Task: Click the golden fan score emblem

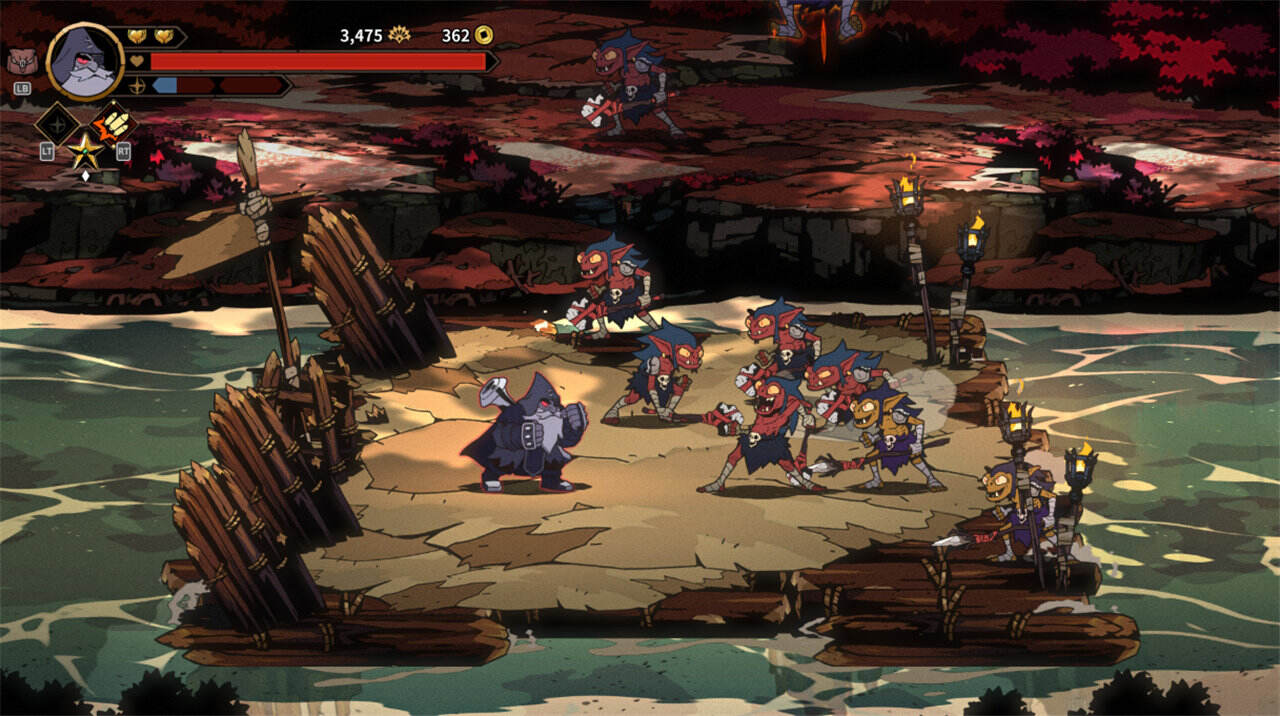Action: click(x=400, y=35)
